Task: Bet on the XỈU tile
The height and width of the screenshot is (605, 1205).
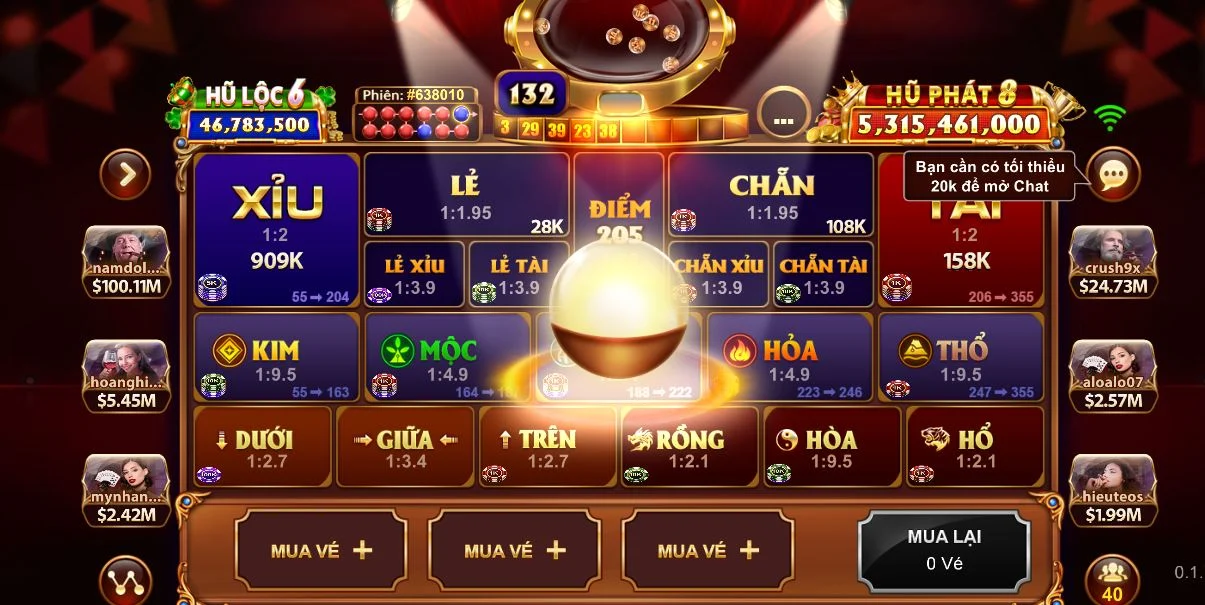Action: [277, 230]
